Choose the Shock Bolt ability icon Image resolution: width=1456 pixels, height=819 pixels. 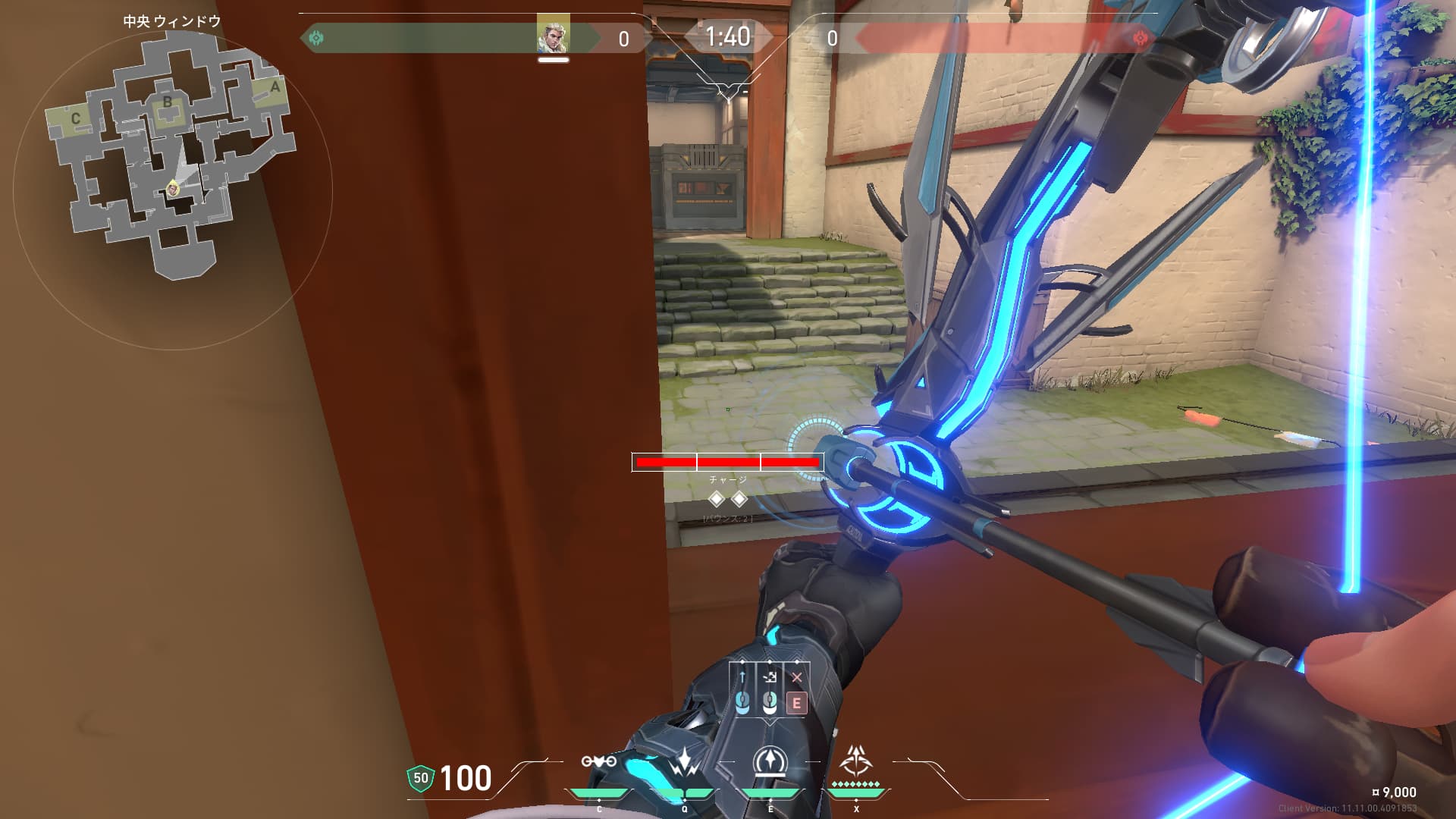coord(684,762)
